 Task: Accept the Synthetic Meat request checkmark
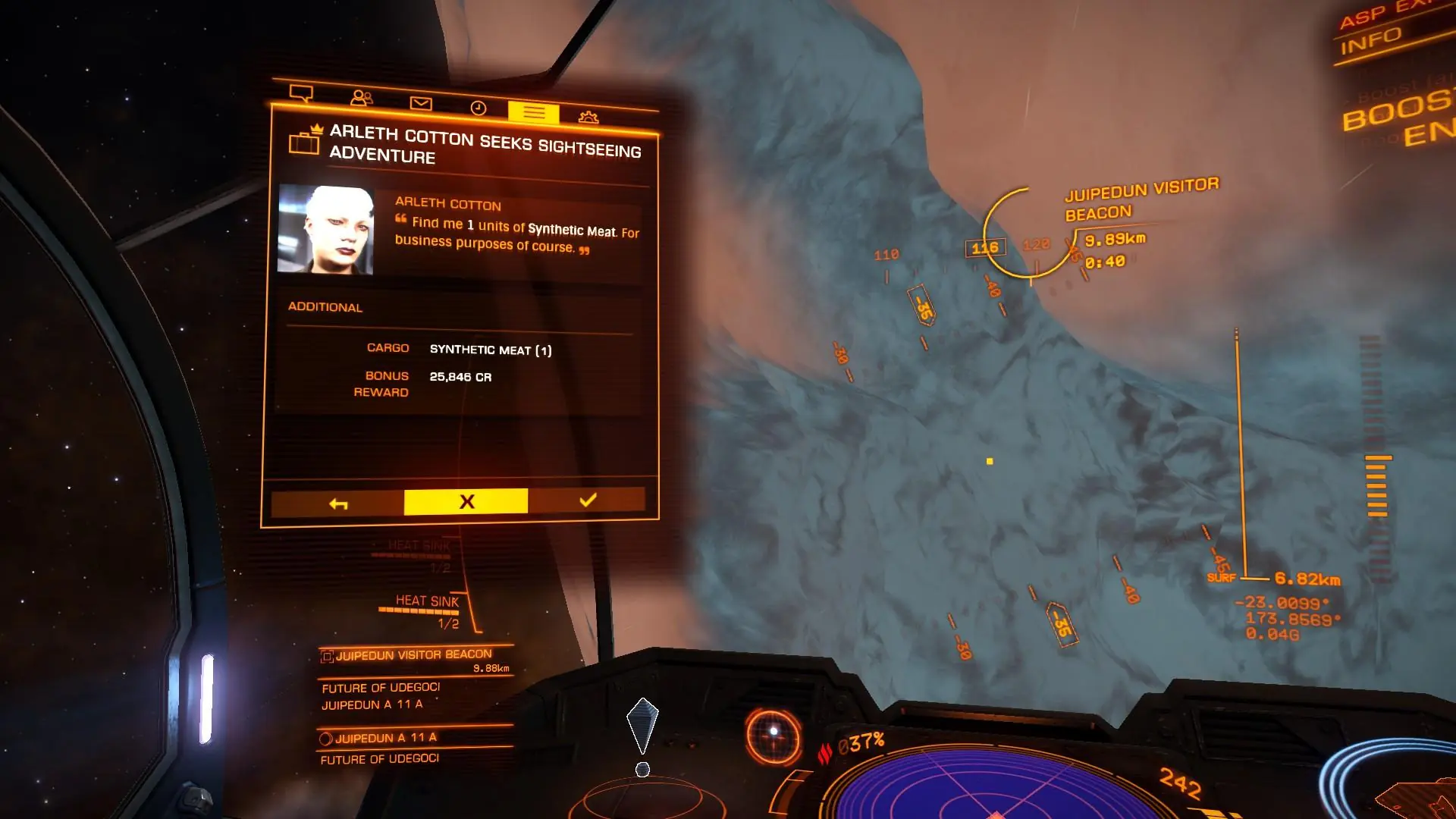[x=587, y=500]
